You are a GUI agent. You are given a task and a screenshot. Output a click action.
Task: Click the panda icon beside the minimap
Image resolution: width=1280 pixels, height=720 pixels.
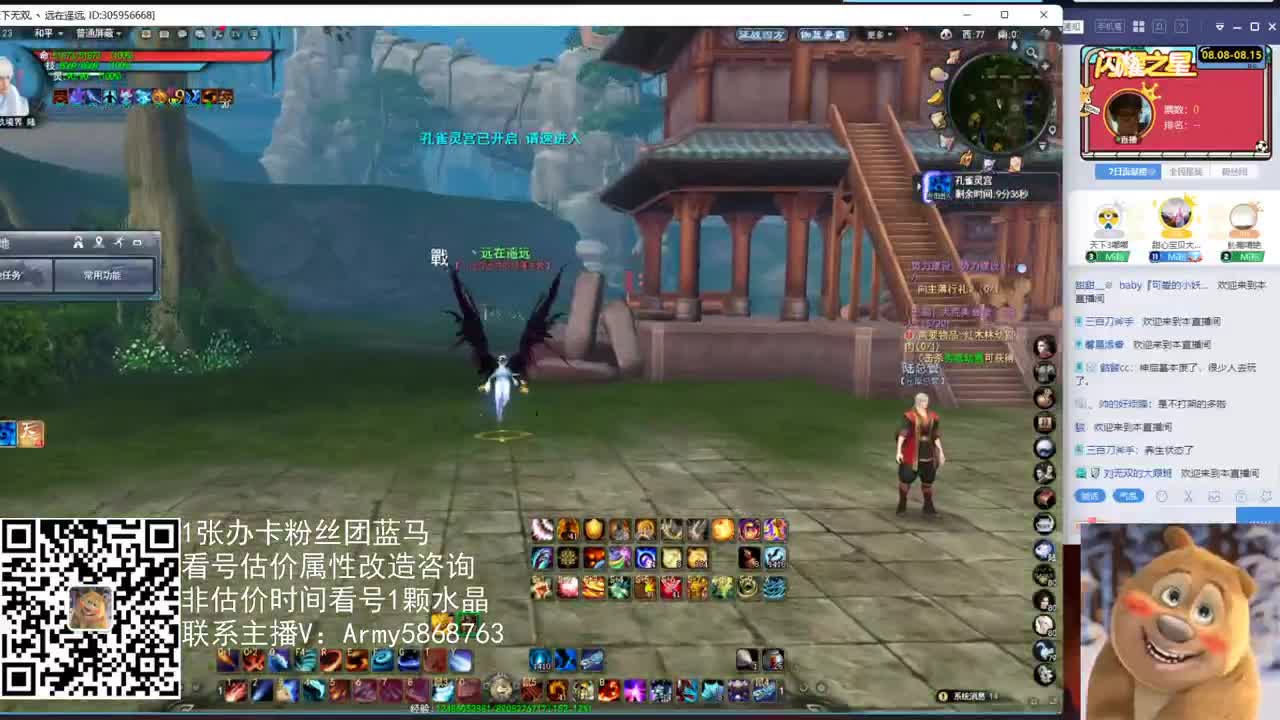click(946, 33)
